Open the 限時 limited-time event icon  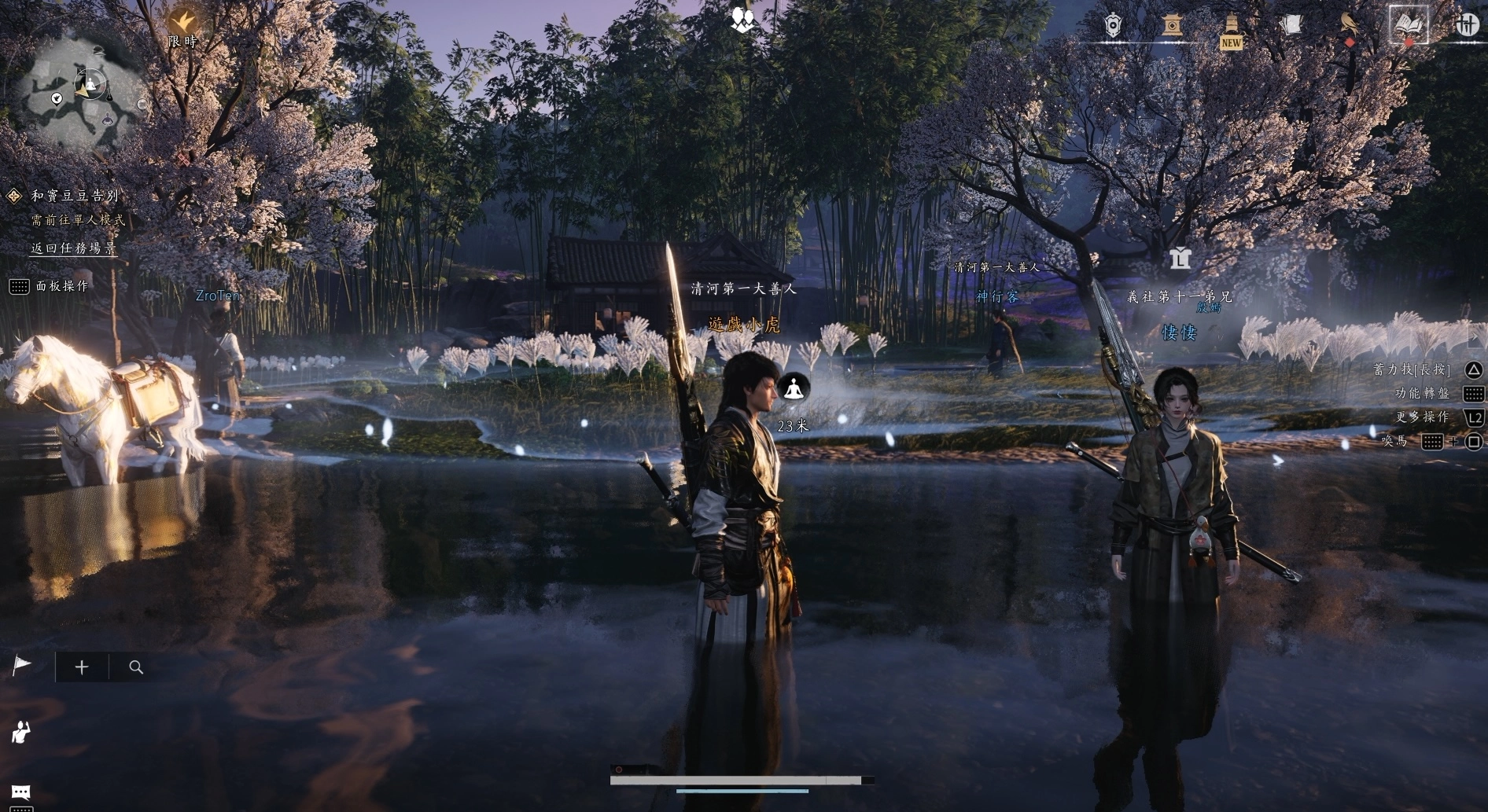coord(183,24)
